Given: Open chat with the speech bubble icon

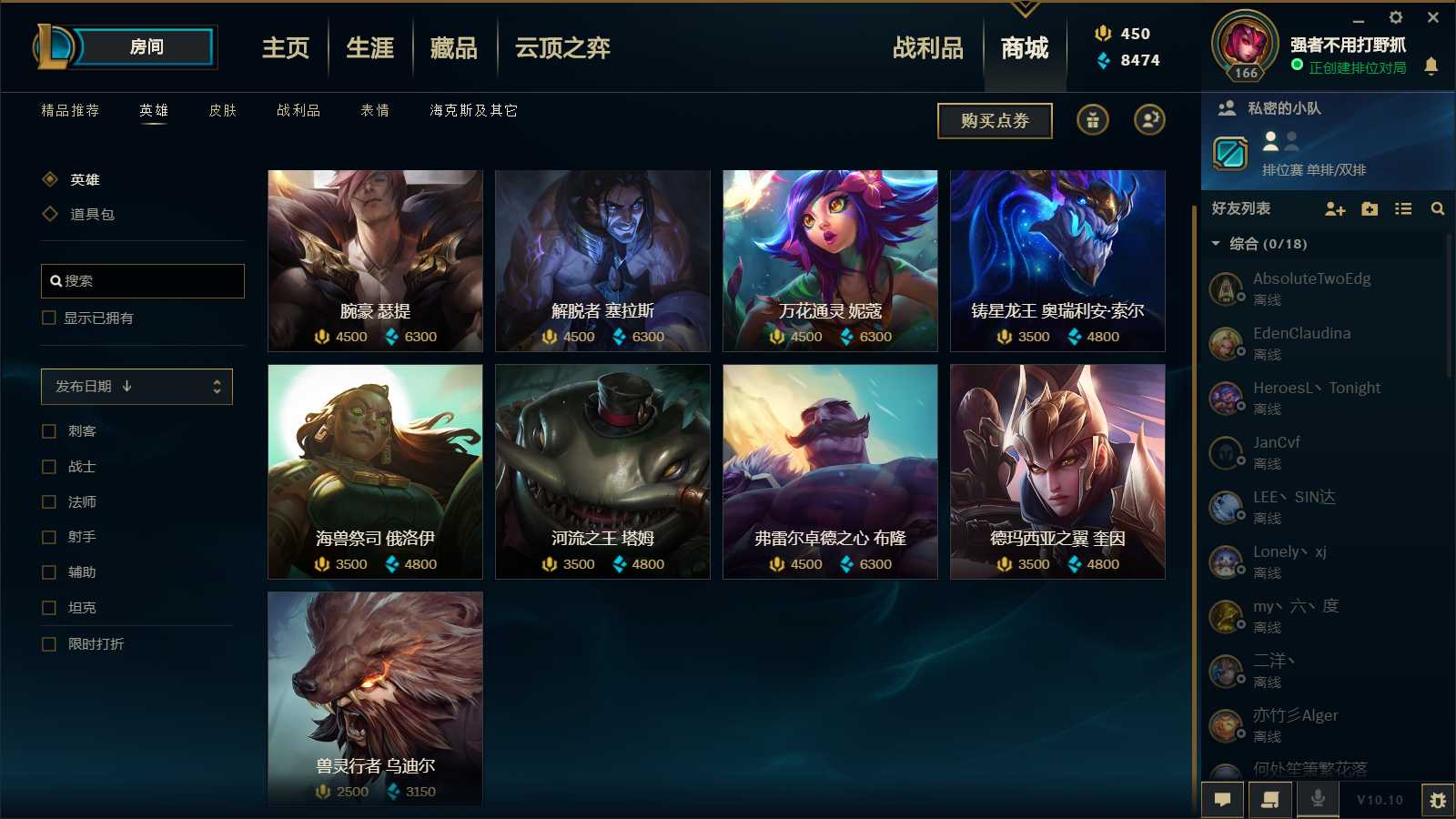Looking at the screenshot, I should [1223, 800].
